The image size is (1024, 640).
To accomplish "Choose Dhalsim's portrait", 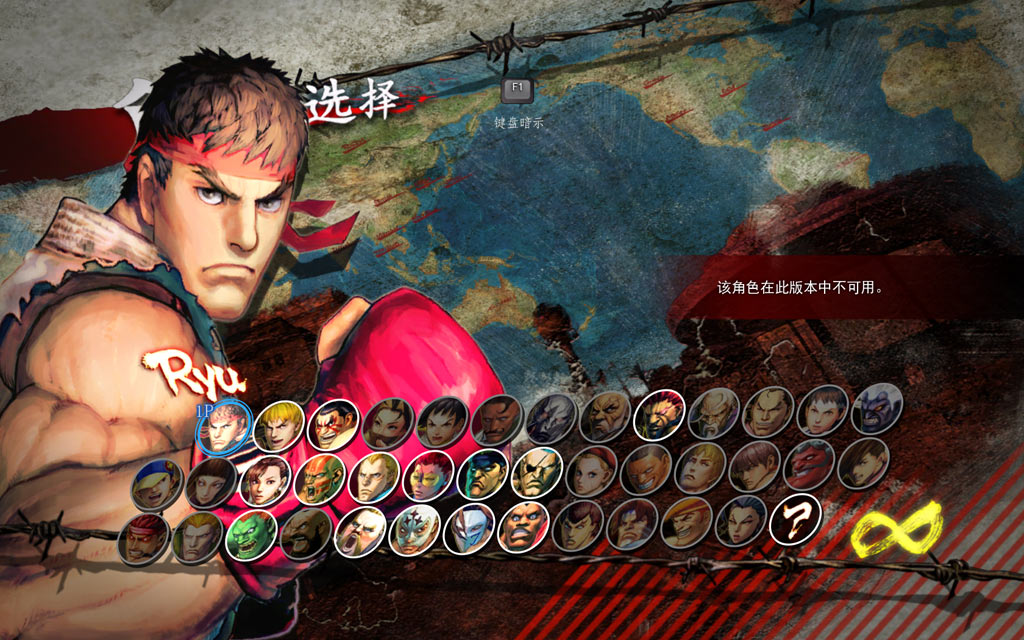I will tap(318, 479).
